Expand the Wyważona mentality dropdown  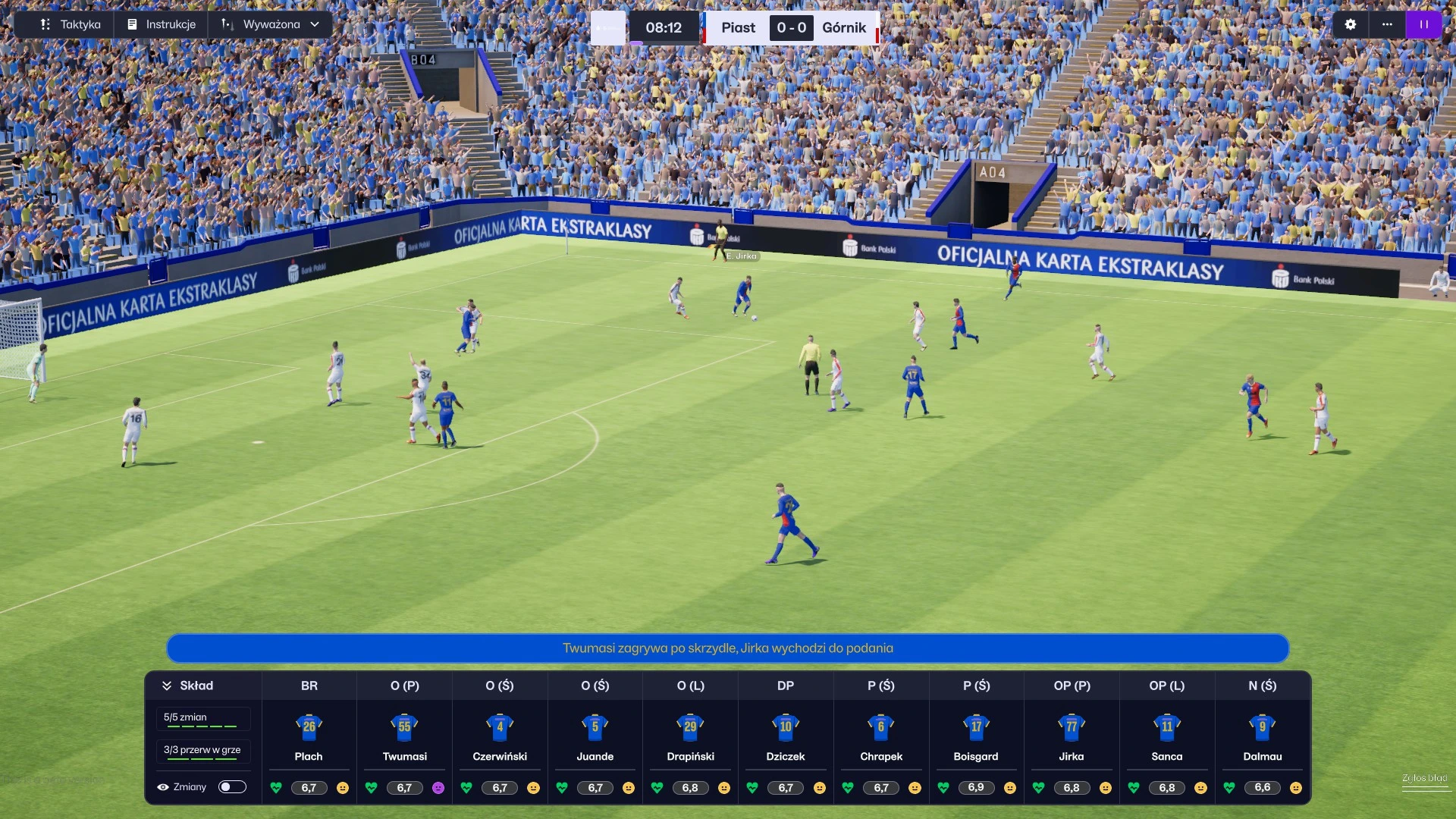click(271, 24)
